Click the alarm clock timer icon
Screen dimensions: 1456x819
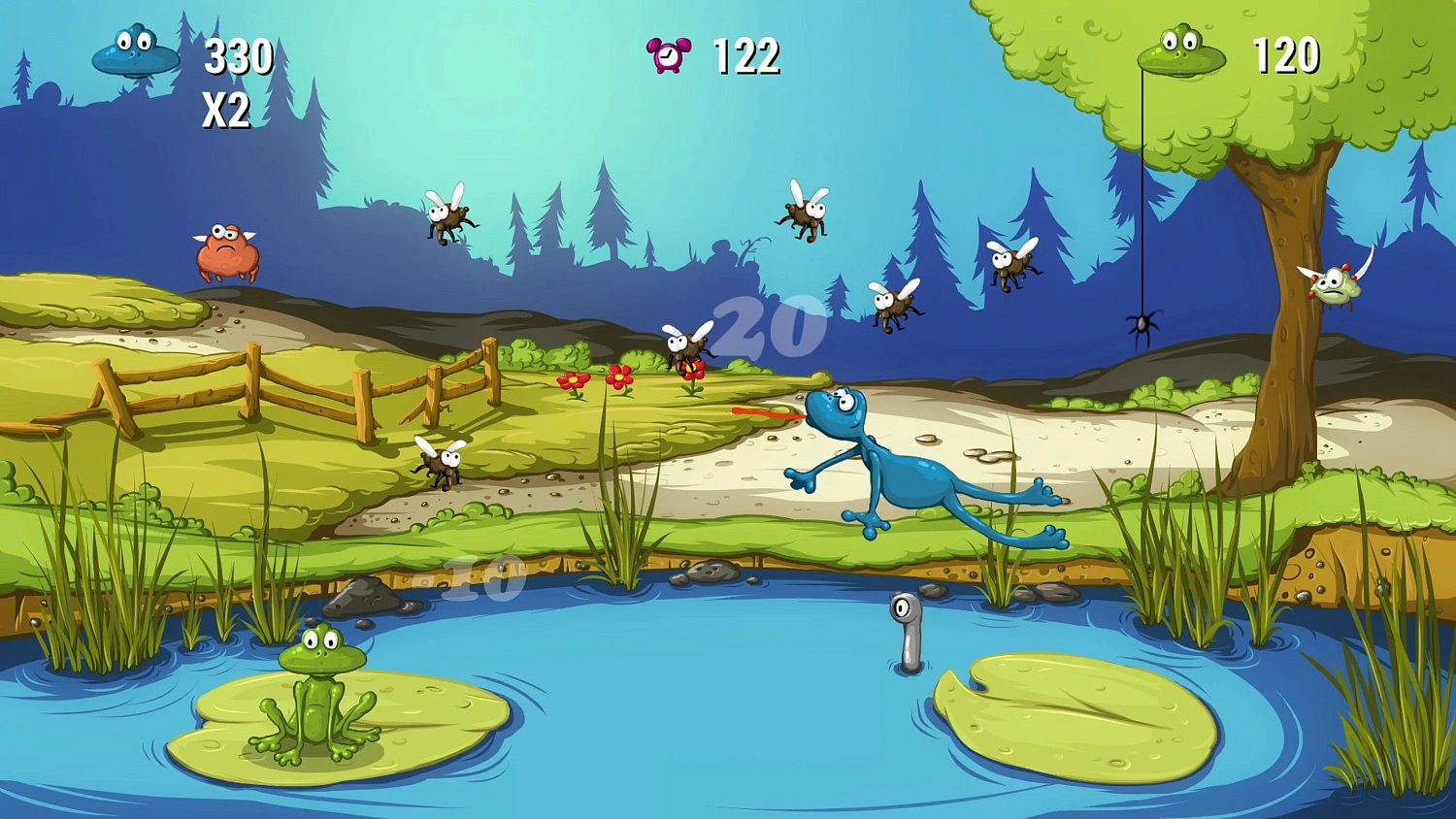coord(668,53)
